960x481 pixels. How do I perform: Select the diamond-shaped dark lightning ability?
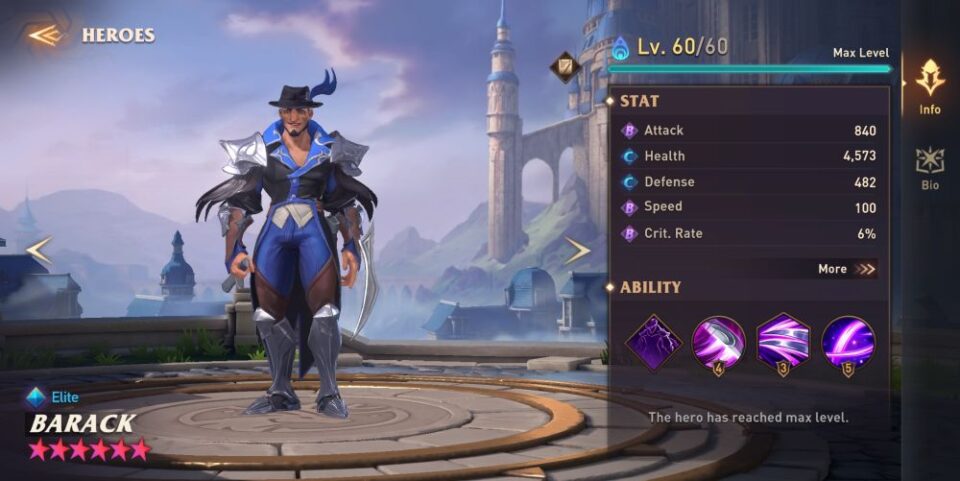[x=654, y=342]
